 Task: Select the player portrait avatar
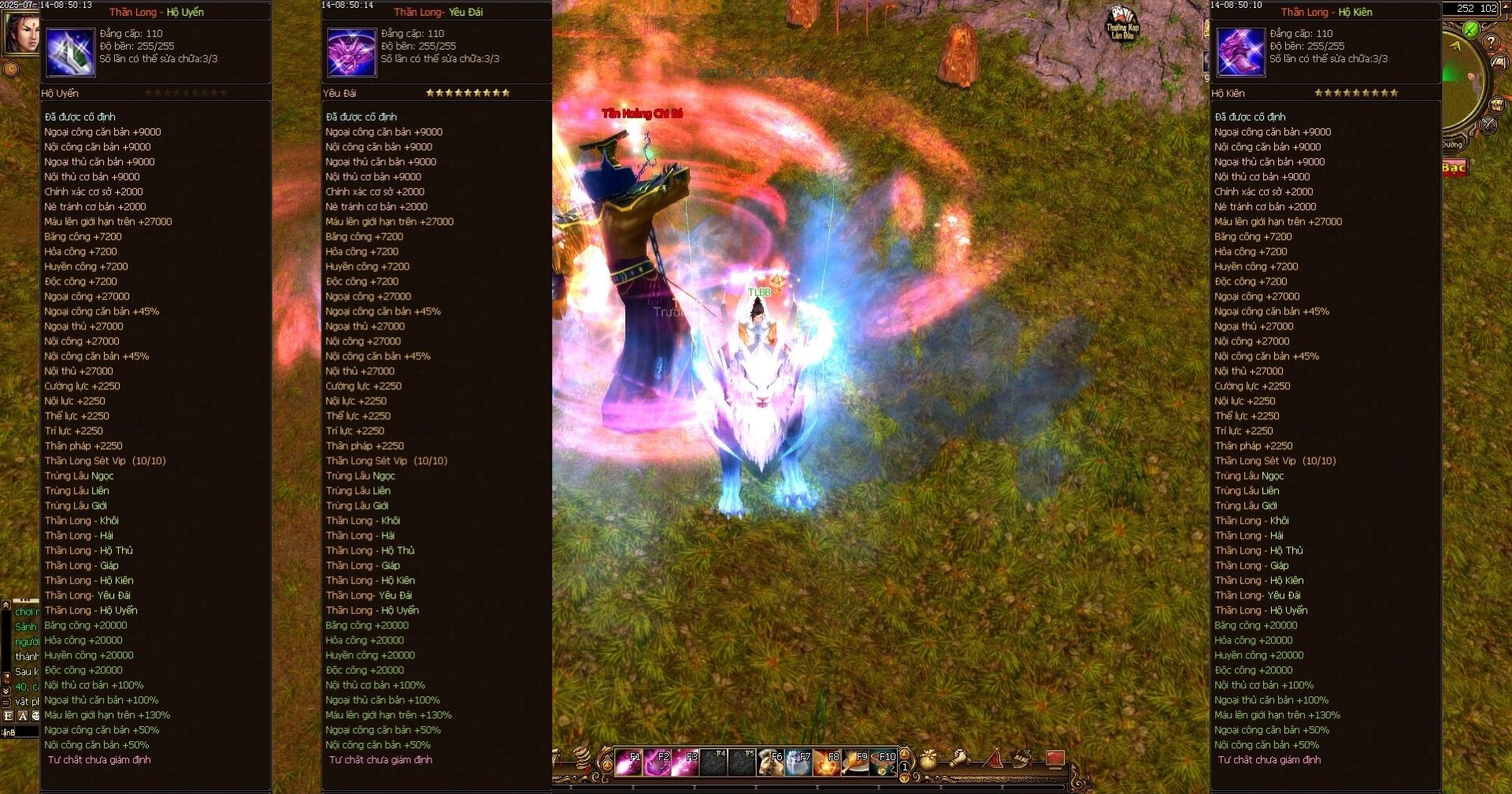(20, 33)
